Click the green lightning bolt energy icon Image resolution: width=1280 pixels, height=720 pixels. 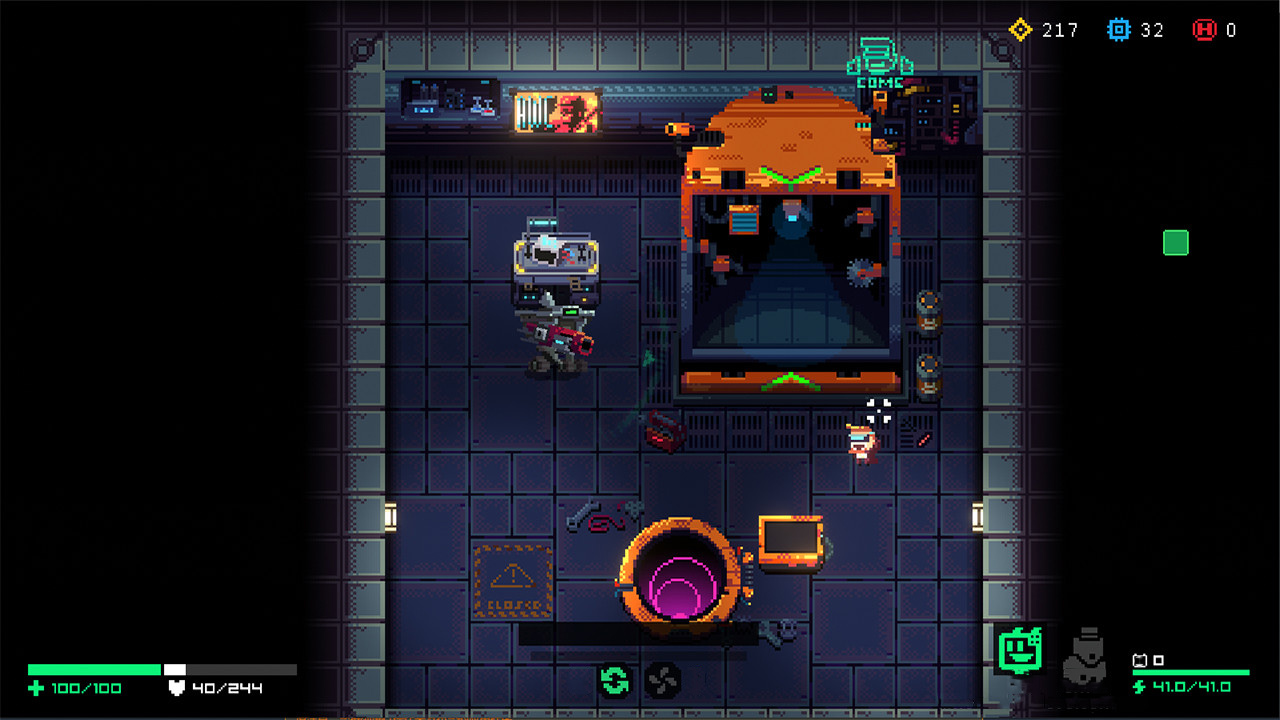[1141, 688]
